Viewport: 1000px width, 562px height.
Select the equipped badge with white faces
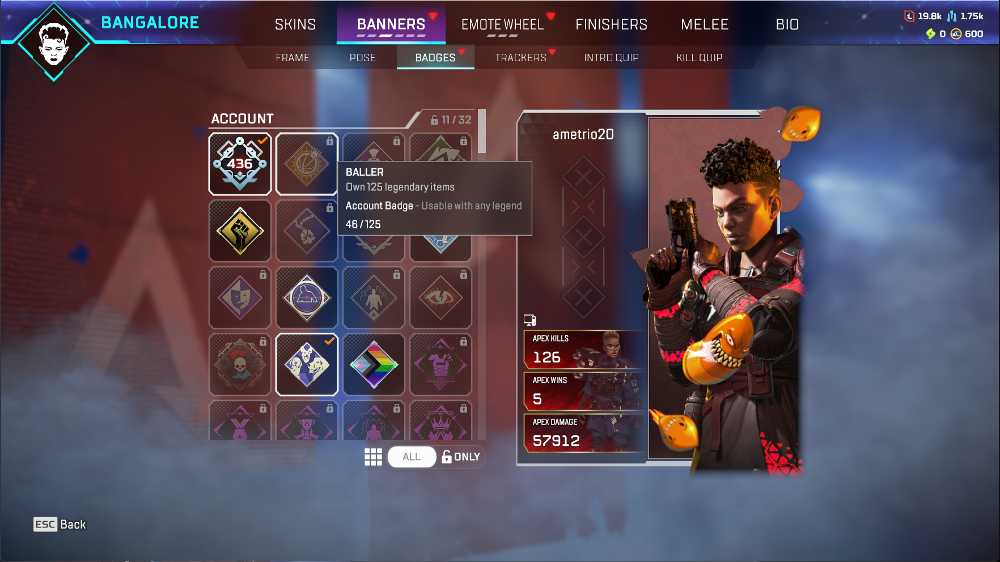click(x=307, y=365)
